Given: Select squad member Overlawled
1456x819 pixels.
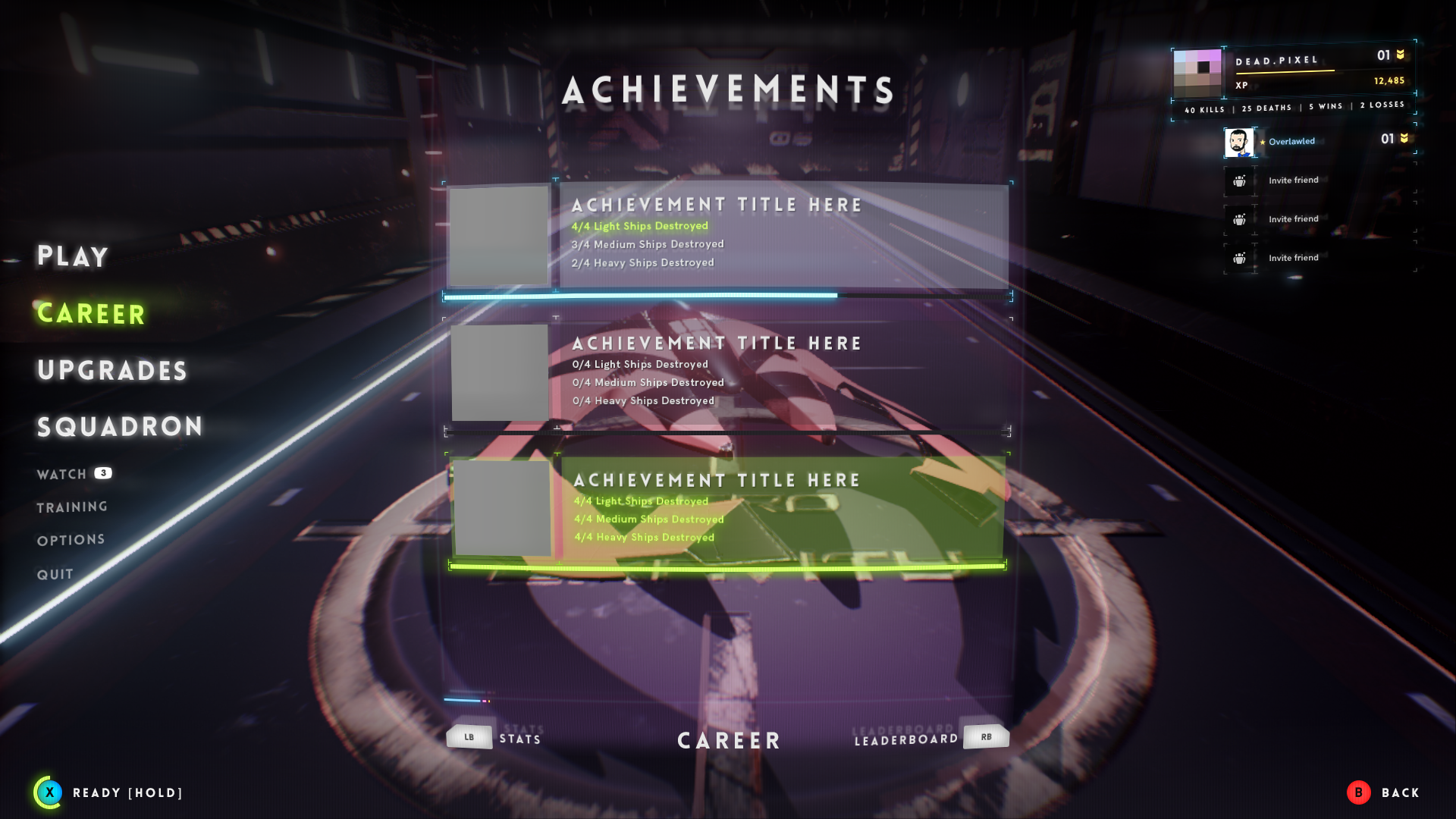Looking at the screenshot, I should coord(1291,142).
